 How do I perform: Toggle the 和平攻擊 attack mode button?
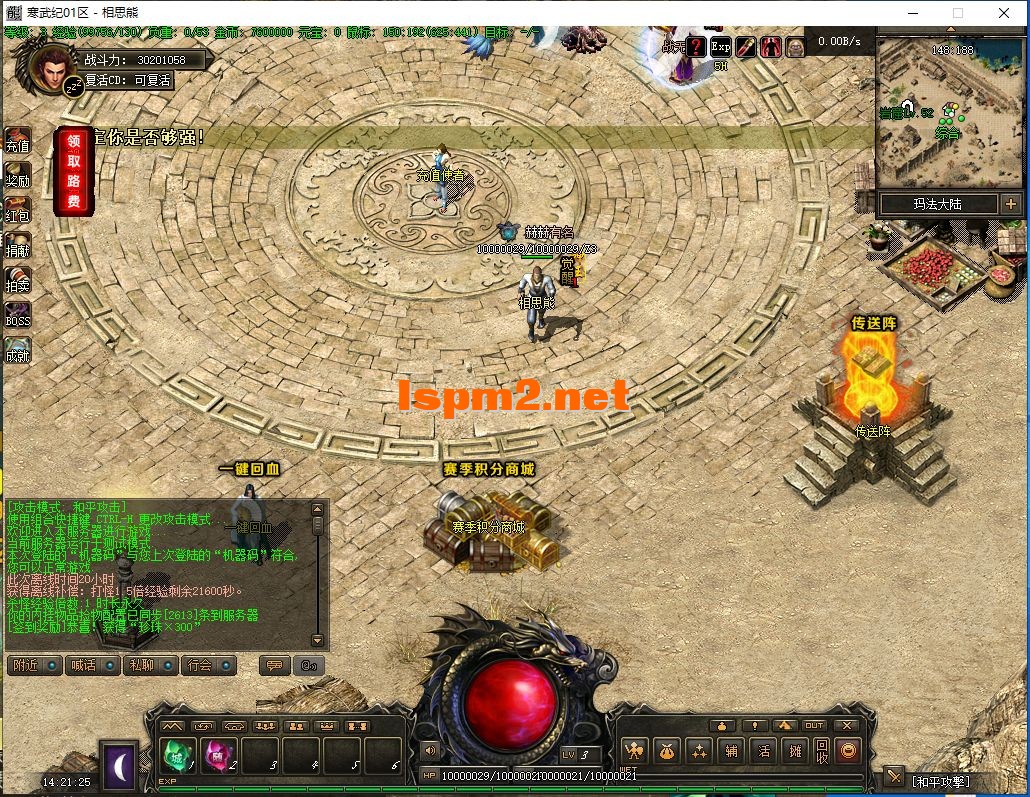(939, 781)
